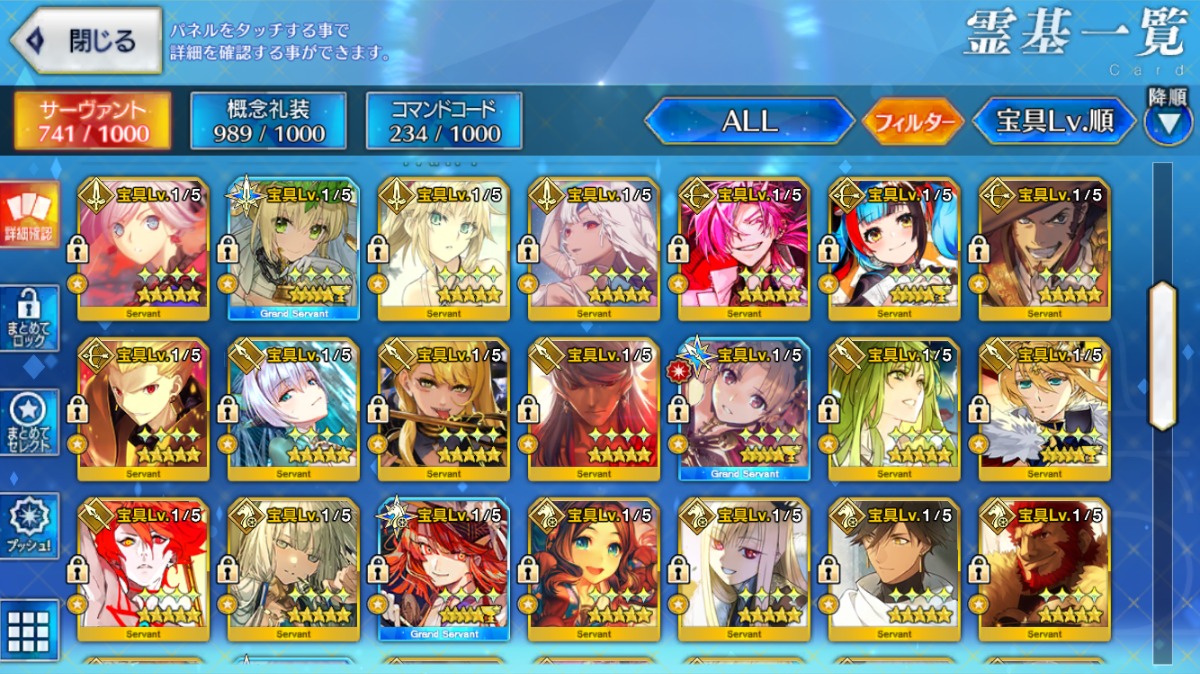
Task: Select the ALL class filter
Action: click(749, 121)
